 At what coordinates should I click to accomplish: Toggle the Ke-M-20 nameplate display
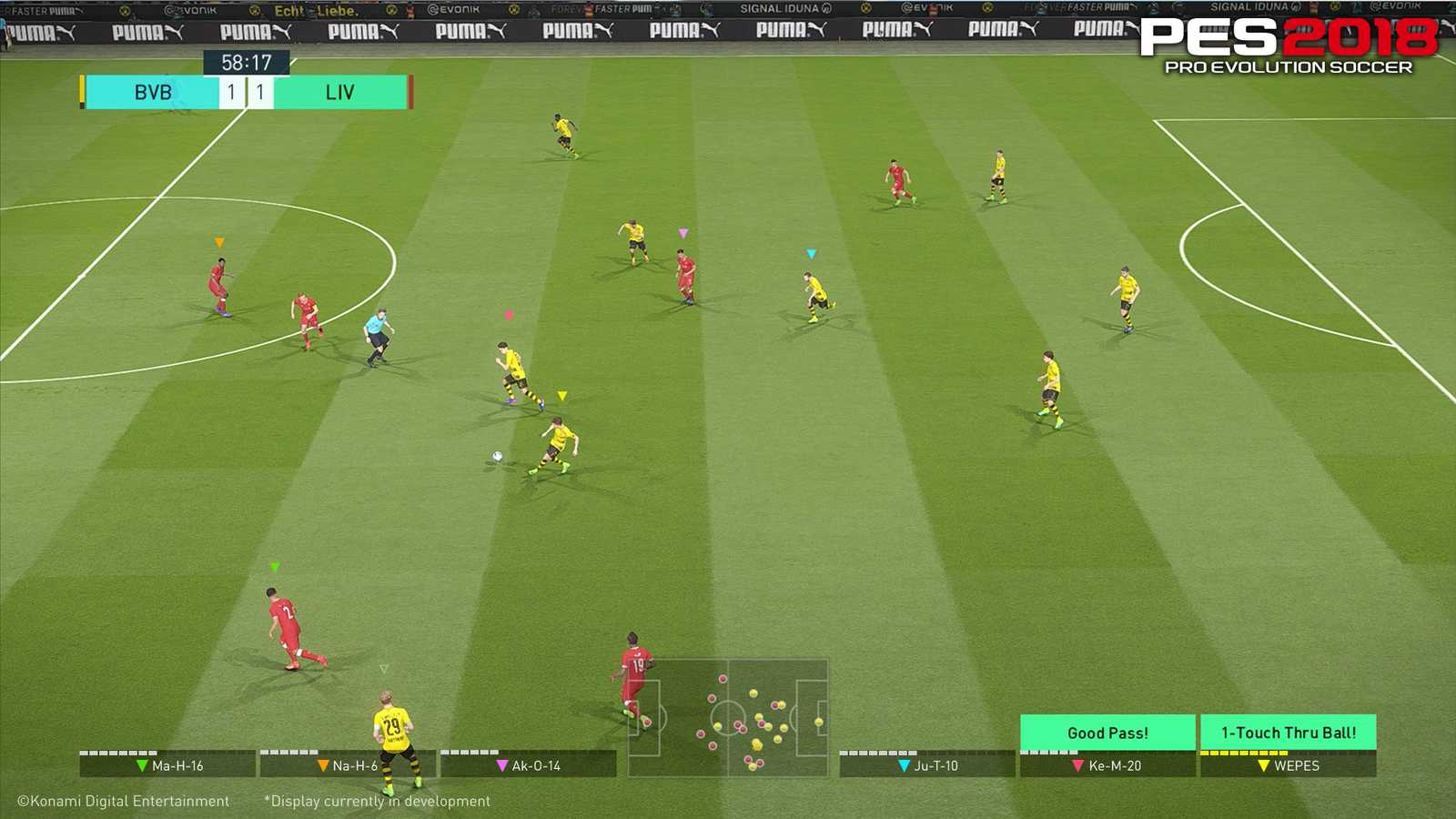(x=1109, y=765)
